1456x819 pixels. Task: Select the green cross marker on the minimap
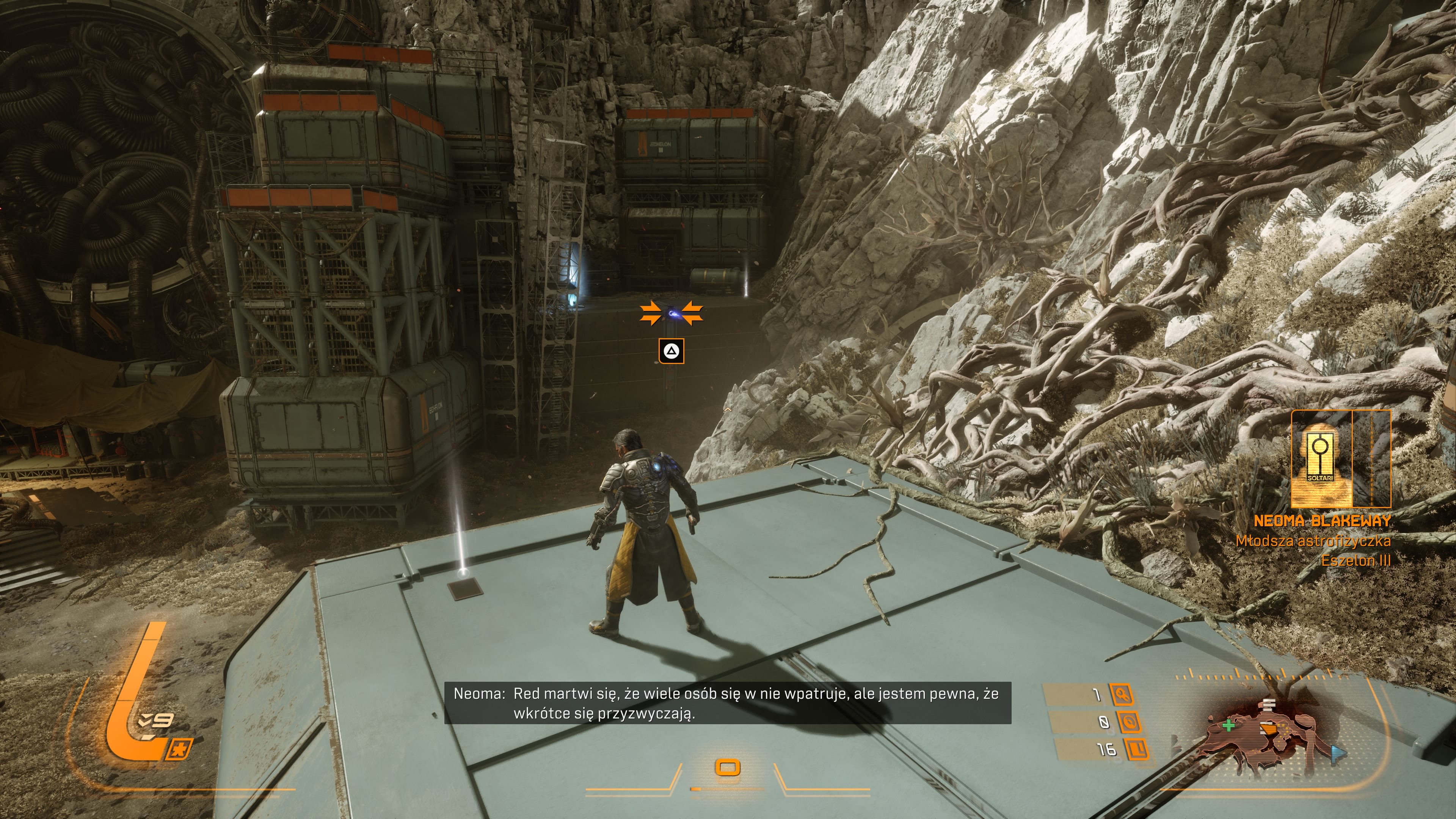(x=1228, y=725)
